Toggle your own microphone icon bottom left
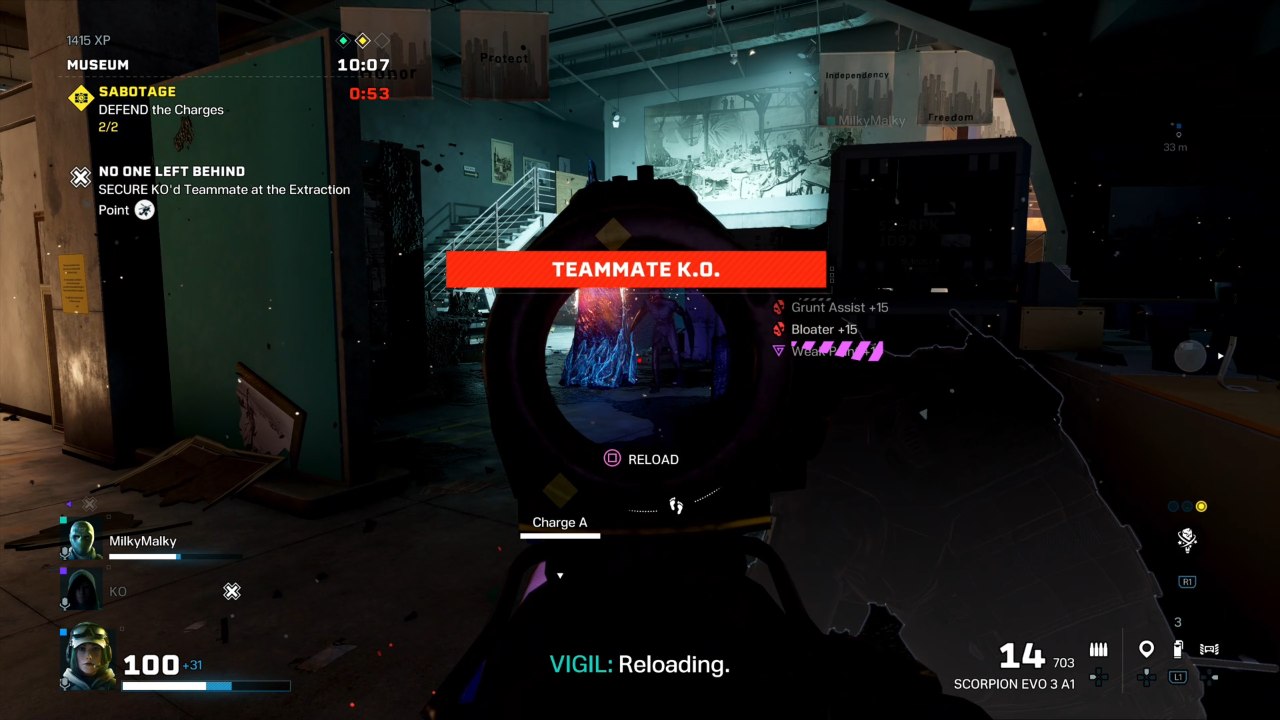Viewport: 1280px width, 720px height. tap(64, 684)
